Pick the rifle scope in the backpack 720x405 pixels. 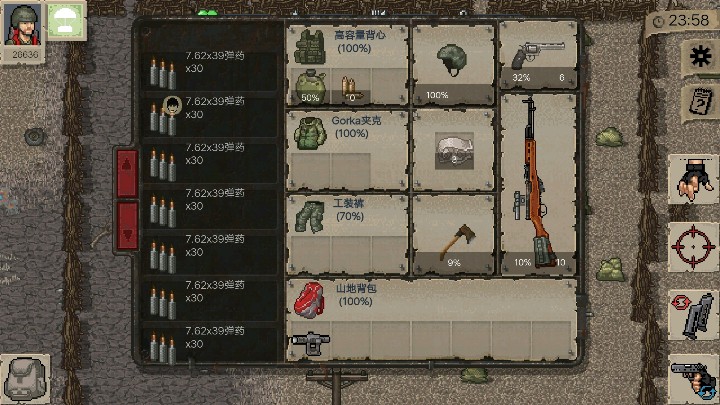point(308,342)
